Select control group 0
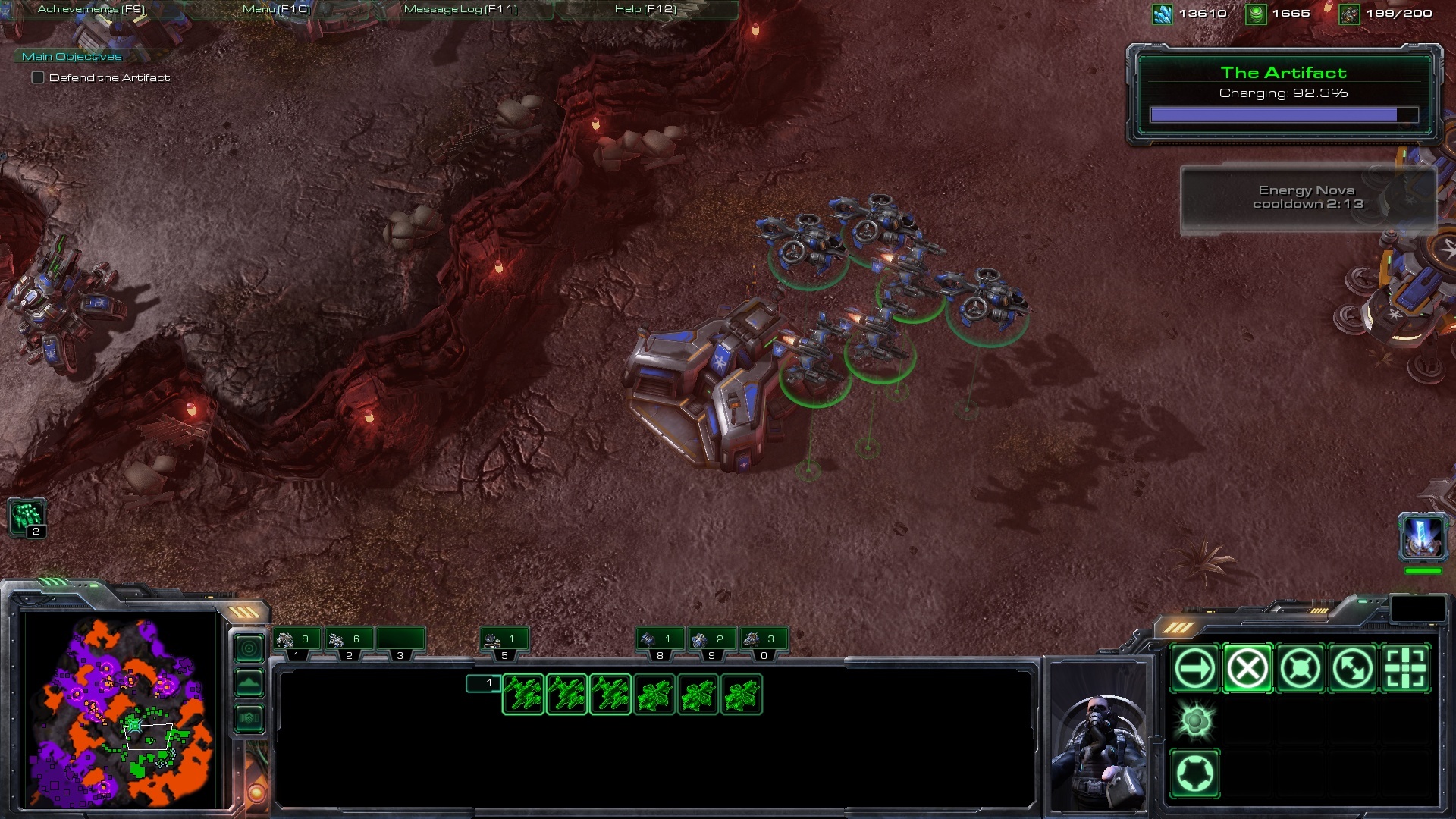Image resolution: width=1456 pixels, height=819 pixels. pos(763,642)
